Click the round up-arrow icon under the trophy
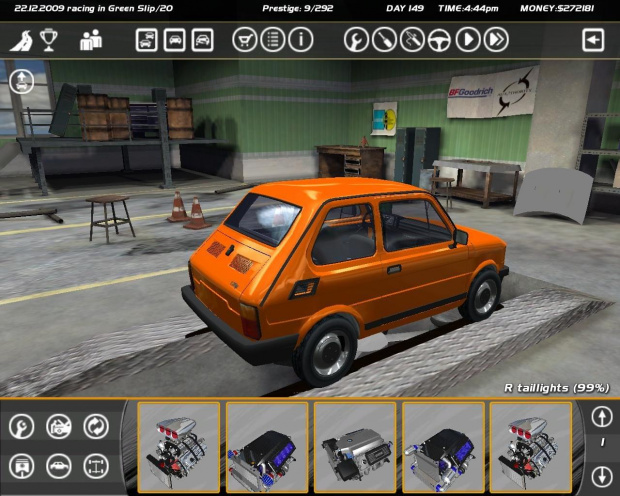Viewport: 620px width, 496px height. [x=21, y=82]
